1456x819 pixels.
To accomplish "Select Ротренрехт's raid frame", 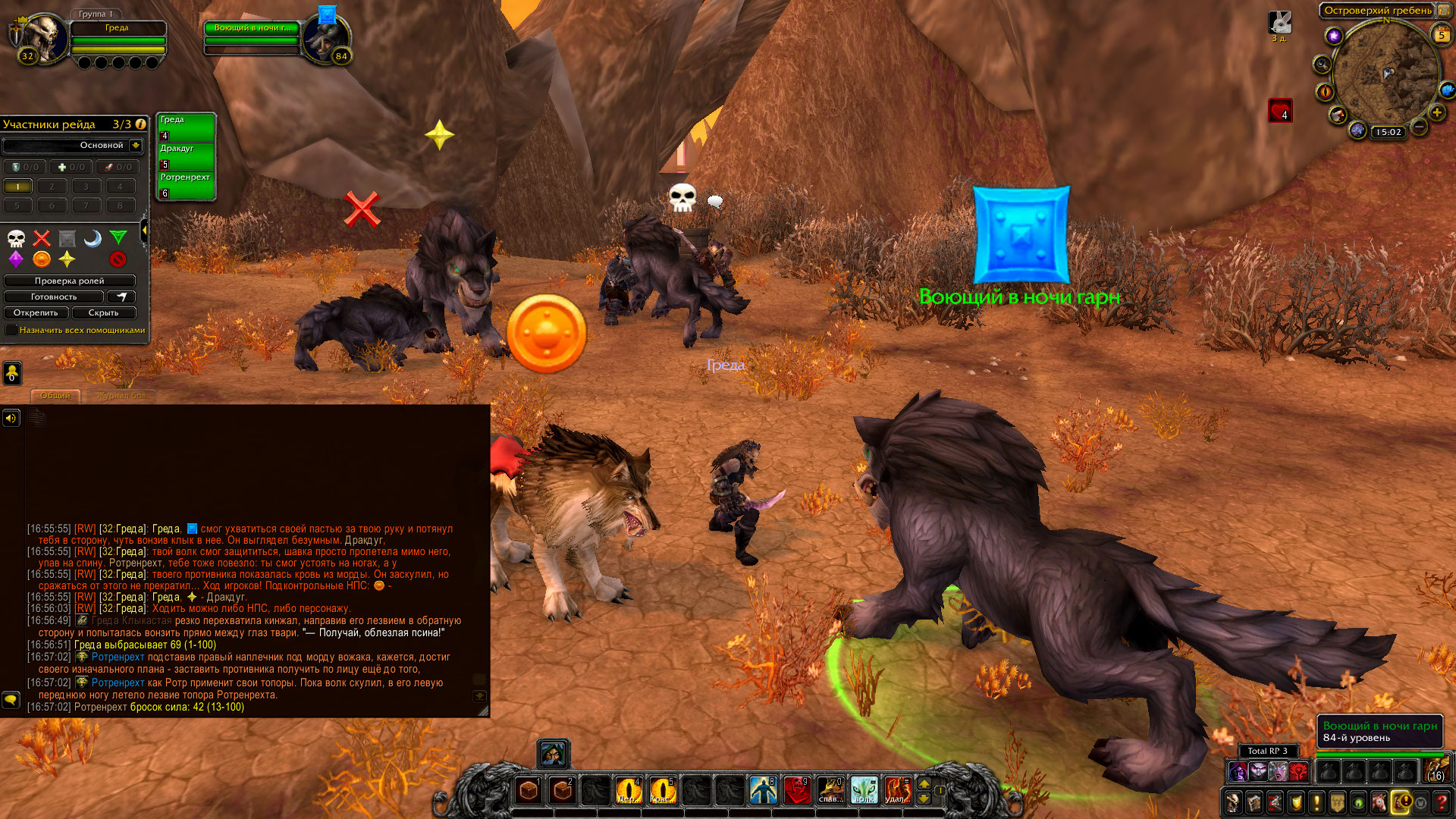I will (186, 185).
